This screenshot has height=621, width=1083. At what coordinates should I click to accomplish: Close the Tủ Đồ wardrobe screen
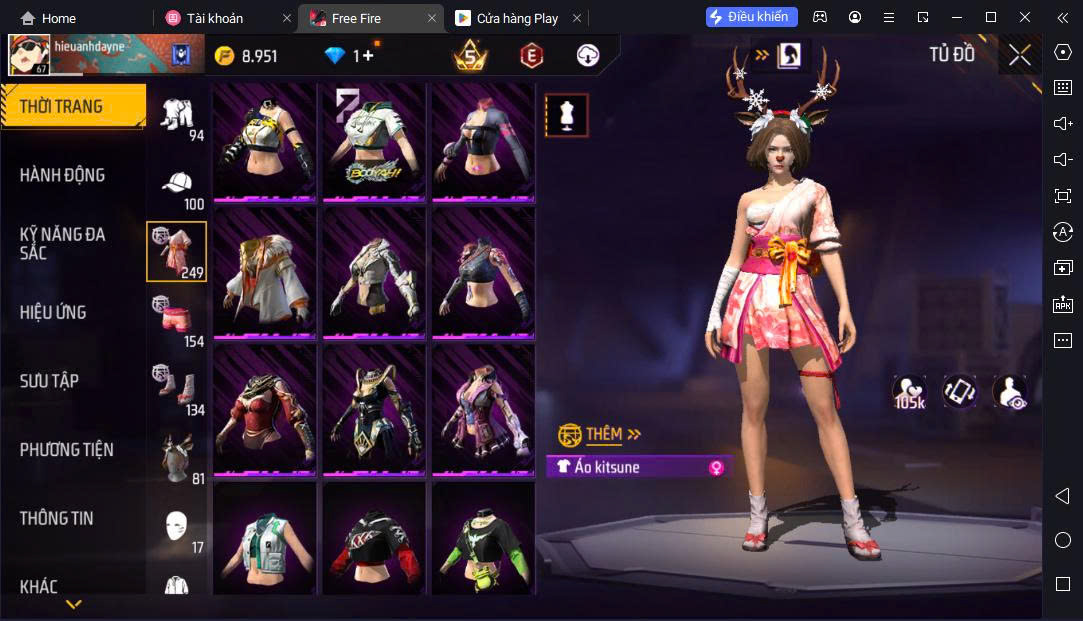point(1019,55)
